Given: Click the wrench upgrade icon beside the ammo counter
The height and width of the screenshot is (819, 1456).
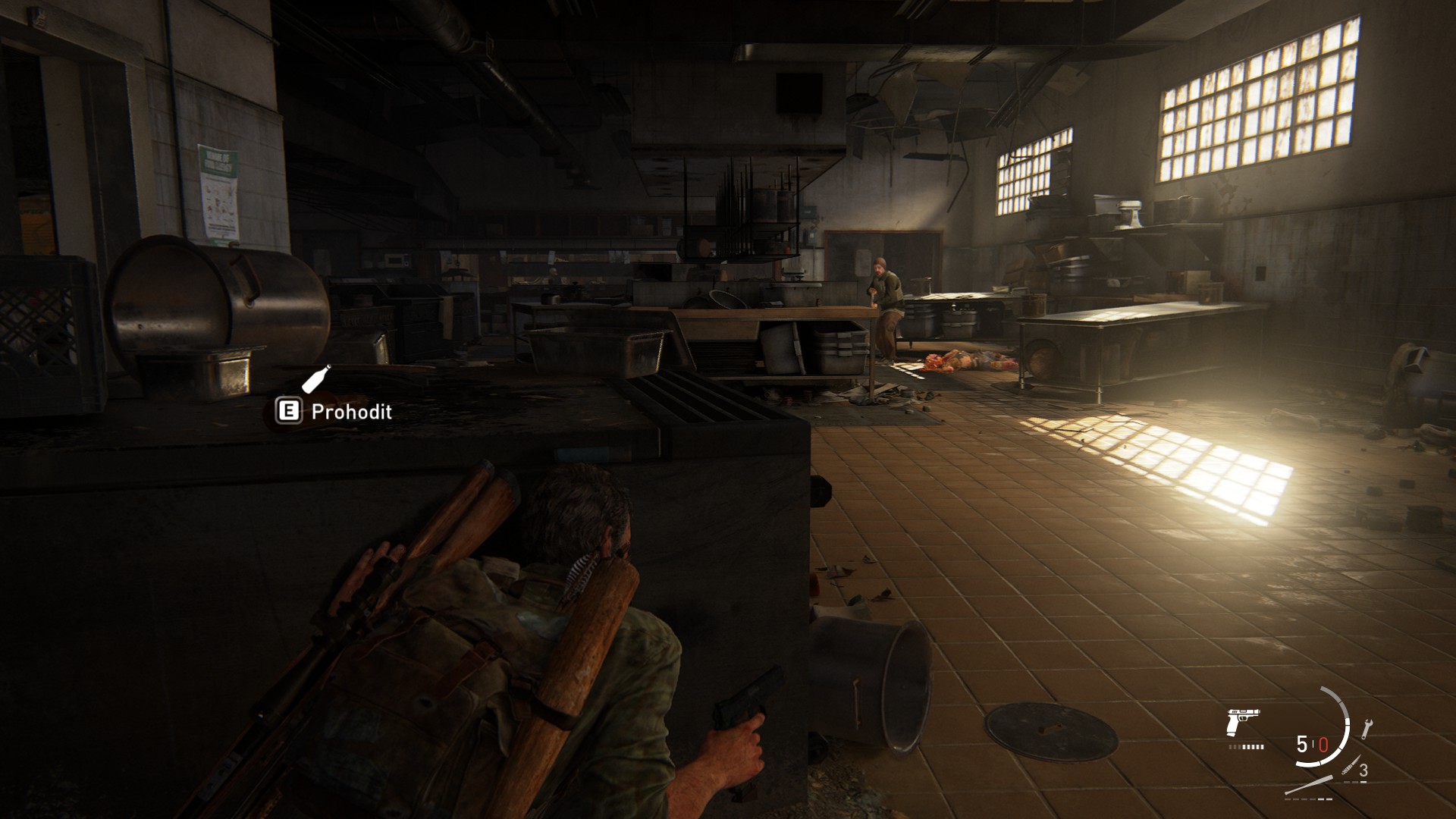Looking at the screenshot, I should tap(1367, 728).
